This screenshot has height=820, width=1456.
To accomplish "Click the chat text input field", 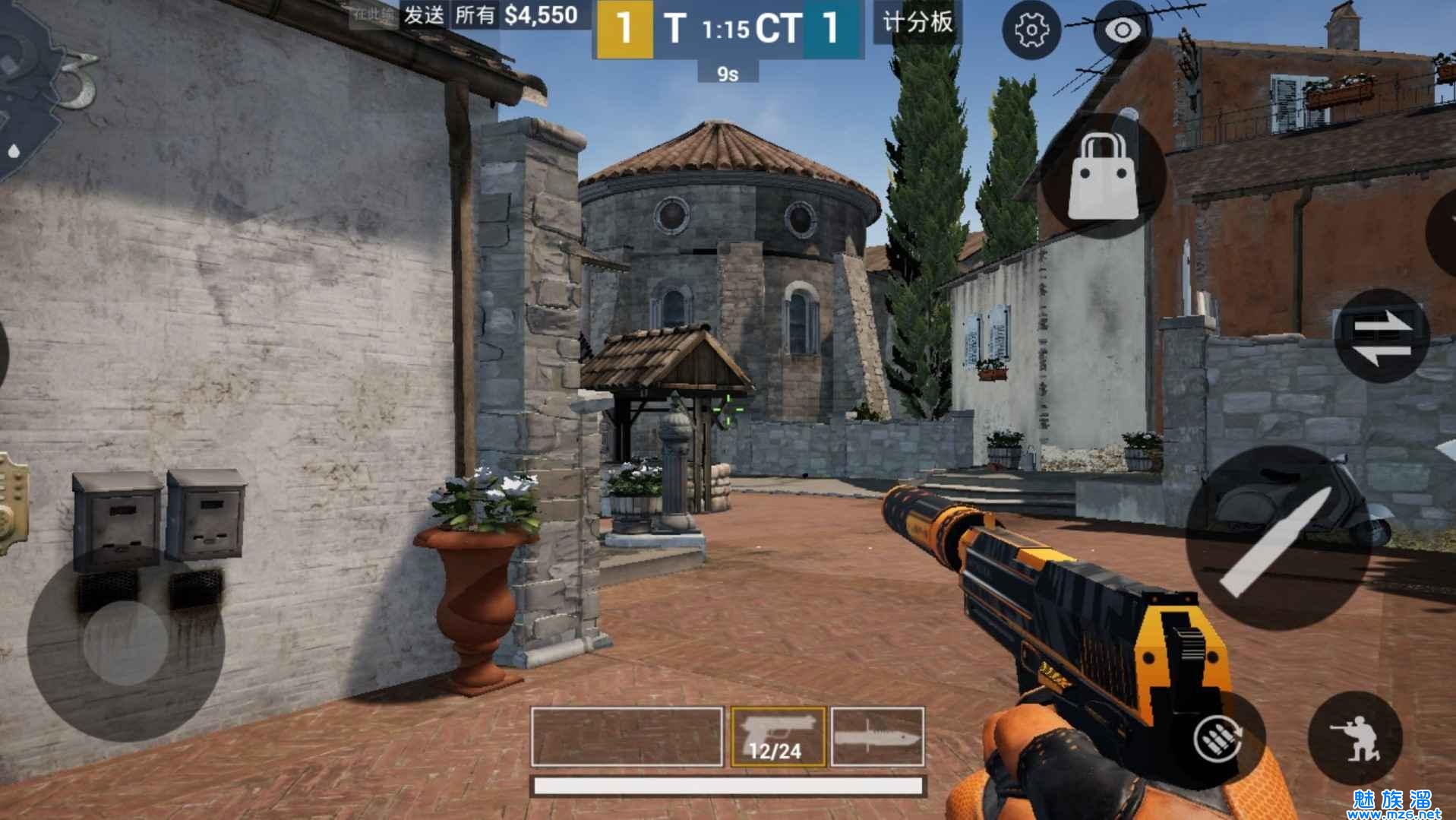I will (373, 15).
